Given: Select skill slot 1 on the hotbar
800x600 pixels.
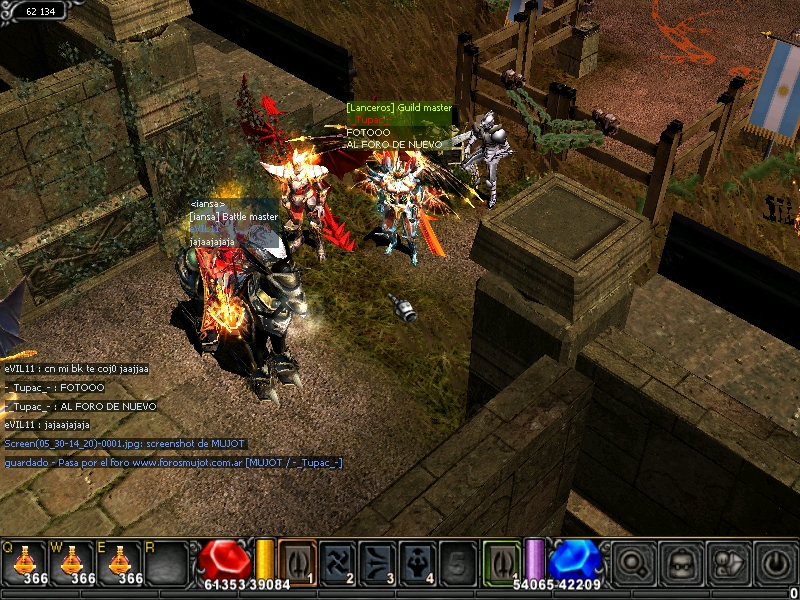Looking at the screenshot, I should 297,561.
